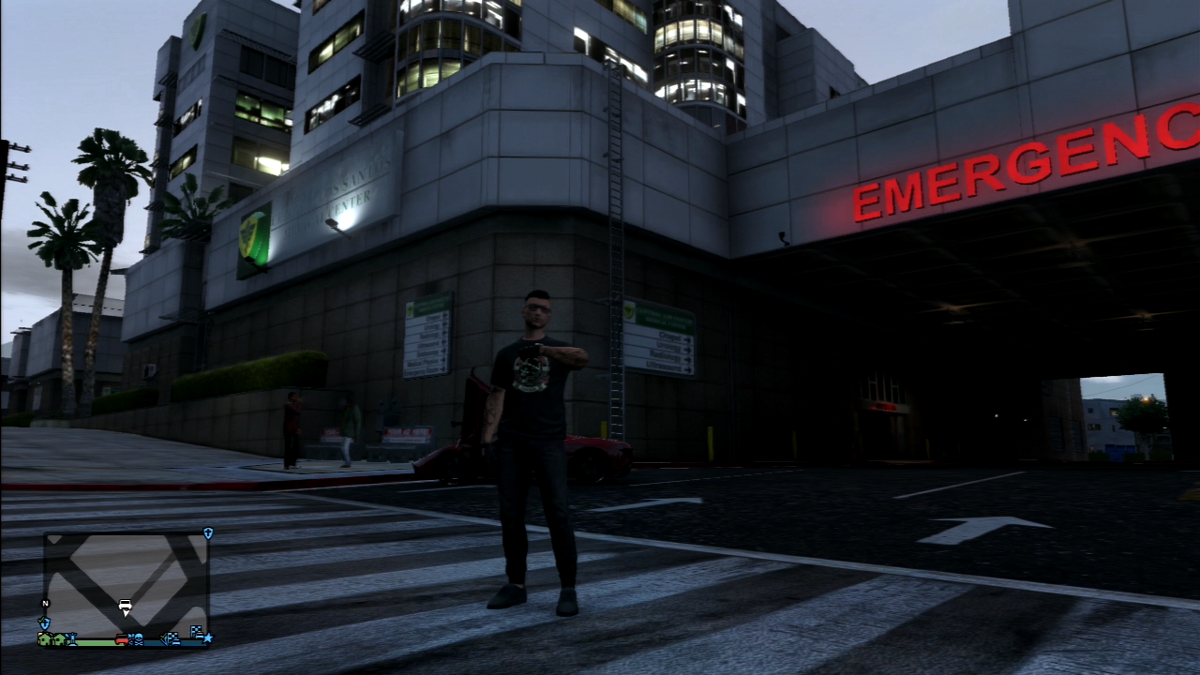Click the north compass marker on minimap
Viewport: 1200px width, 675px height.
coord(45,603)
